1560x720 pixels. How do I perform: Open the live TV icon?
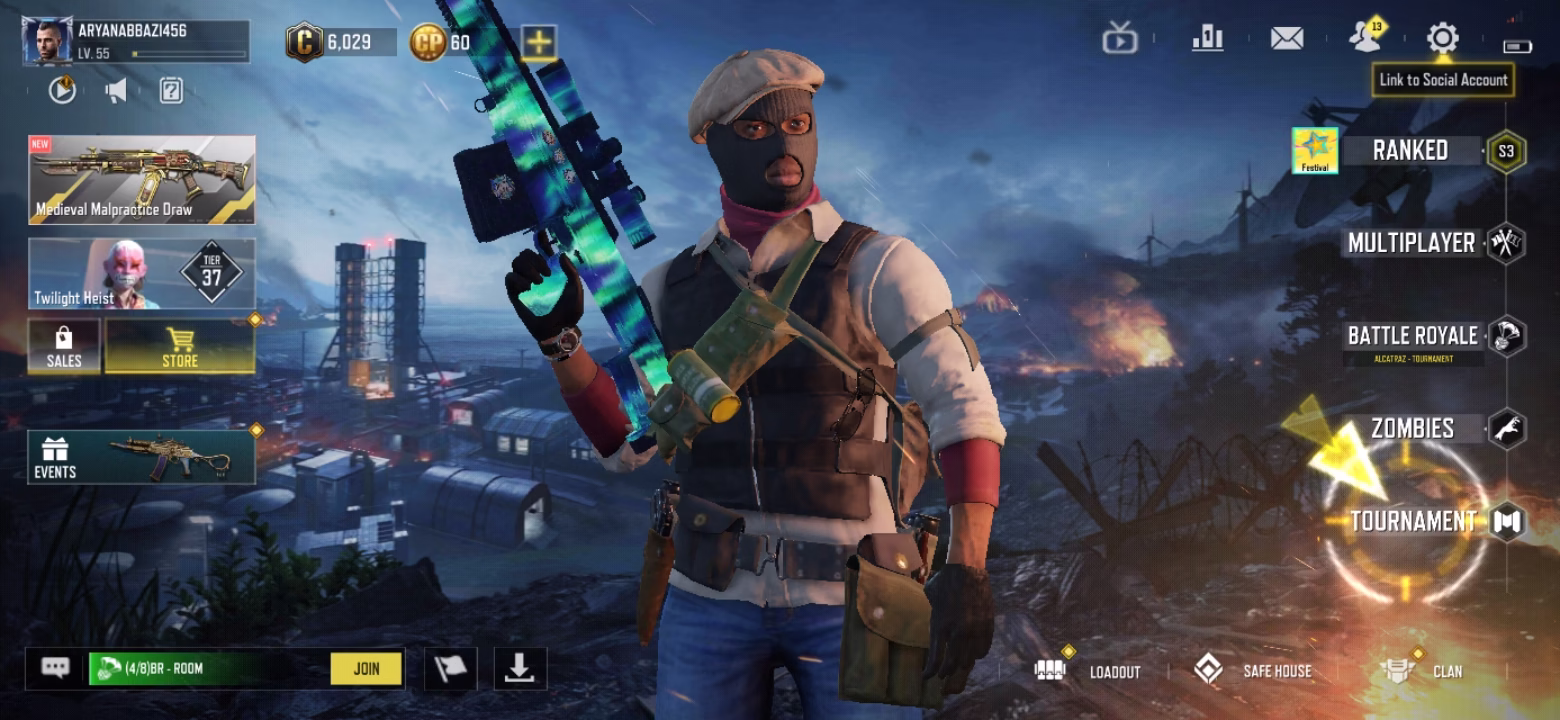(x=1120, y=40)
